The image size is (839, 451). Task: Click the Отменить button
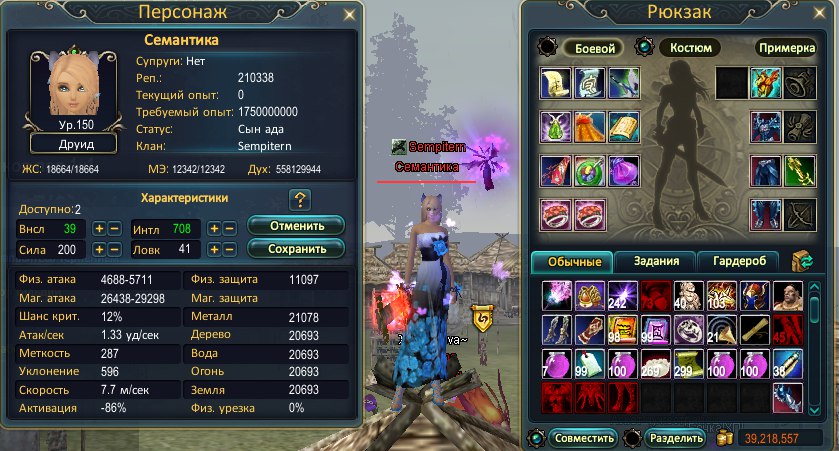[x=295, y=226]
